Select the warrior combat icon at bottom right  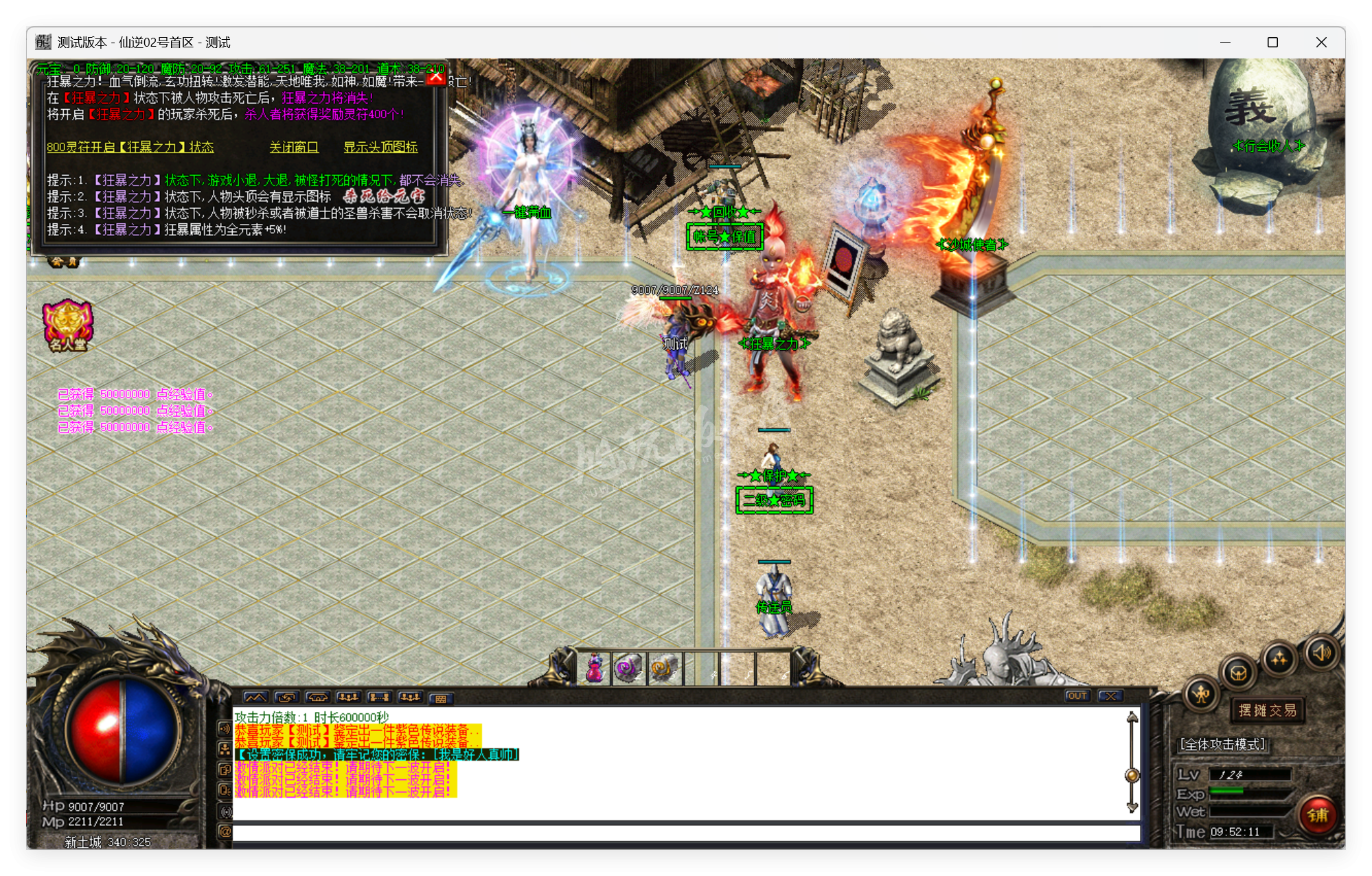point(1200,695)
